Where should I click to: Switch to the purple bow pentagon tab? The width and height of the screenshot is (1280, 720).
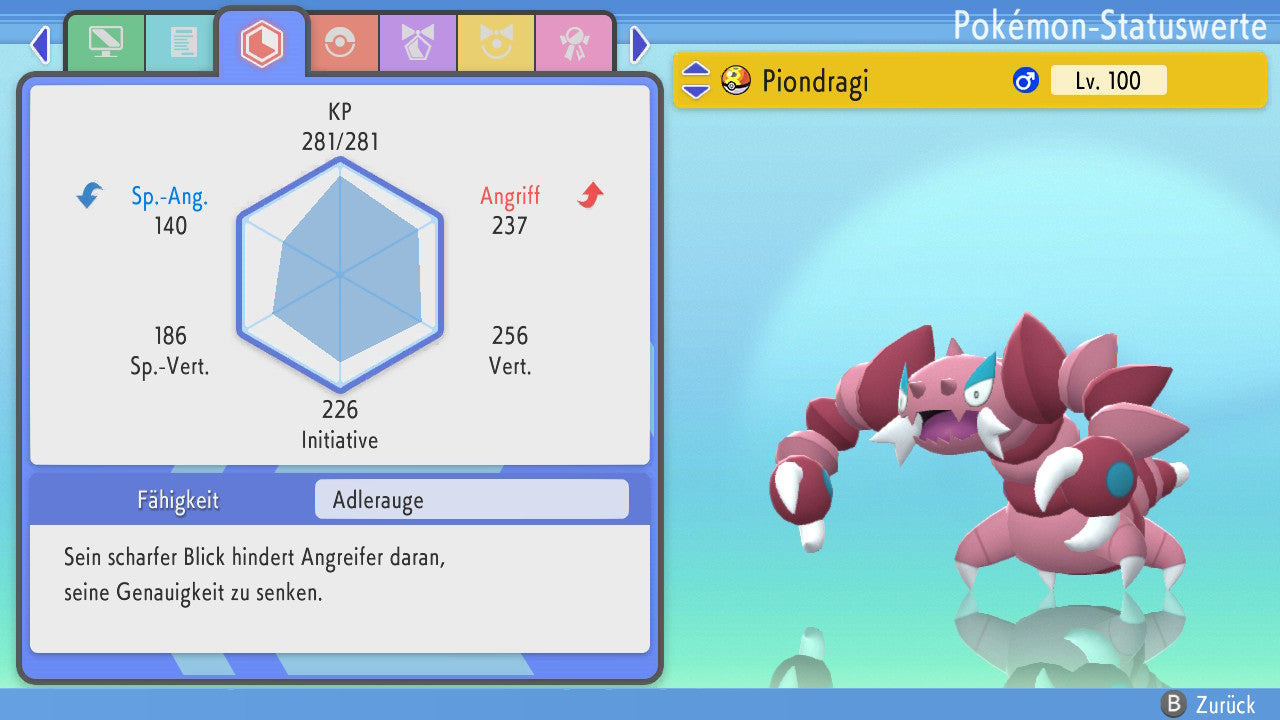(418, 43)
